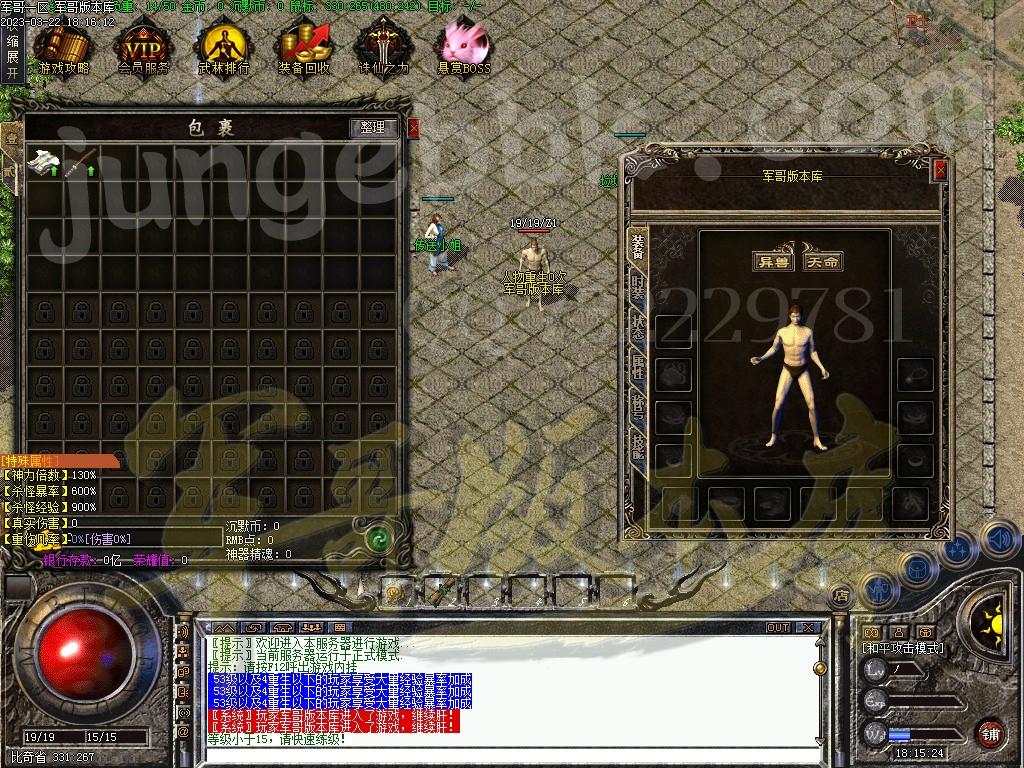Image resolution: width=1024 pixels, height=768 pixels.
Task: Close the 包裹 inventory window
Action: tap(414, 128)
